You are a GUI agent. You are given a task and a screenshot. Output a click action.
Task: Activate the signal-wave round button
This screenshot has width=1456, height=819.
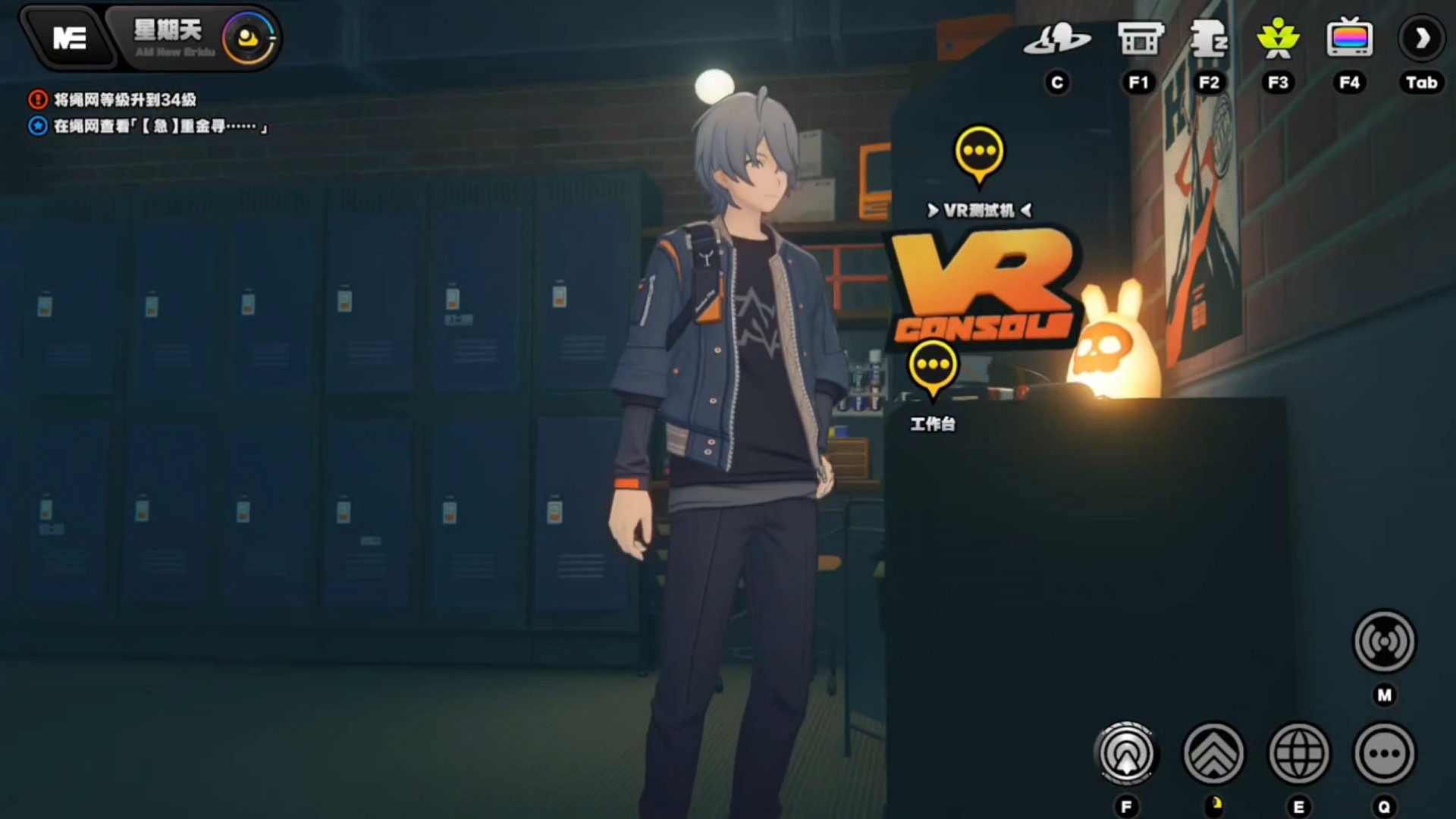1384,642
